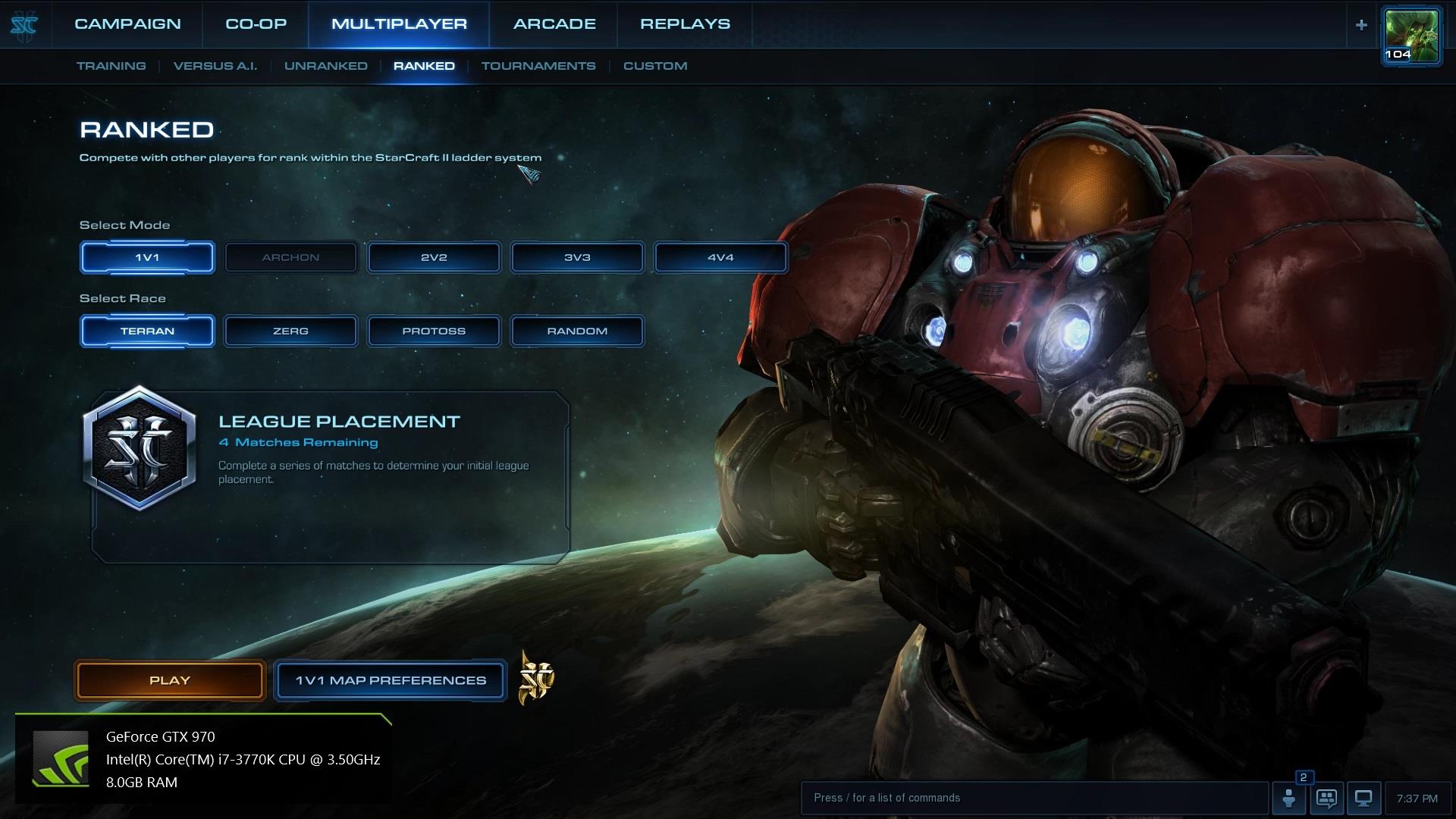Pick the 4v4 mode button
The width and height of the screenshot is (1456, 819).
tap(720, 257)
